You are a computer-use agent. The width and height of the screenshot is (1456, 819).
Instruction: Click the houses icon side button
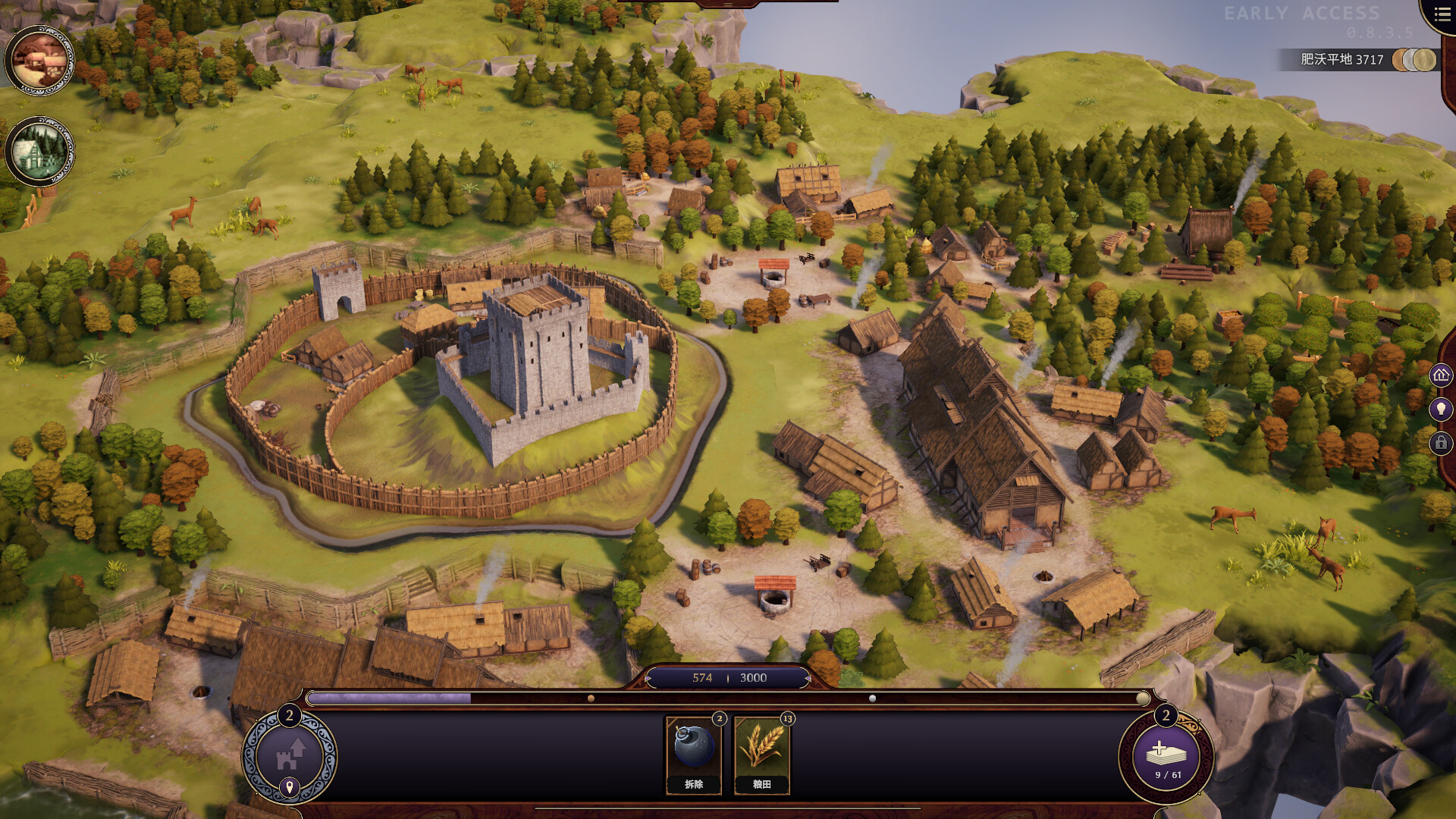(x=1441, y=375)
